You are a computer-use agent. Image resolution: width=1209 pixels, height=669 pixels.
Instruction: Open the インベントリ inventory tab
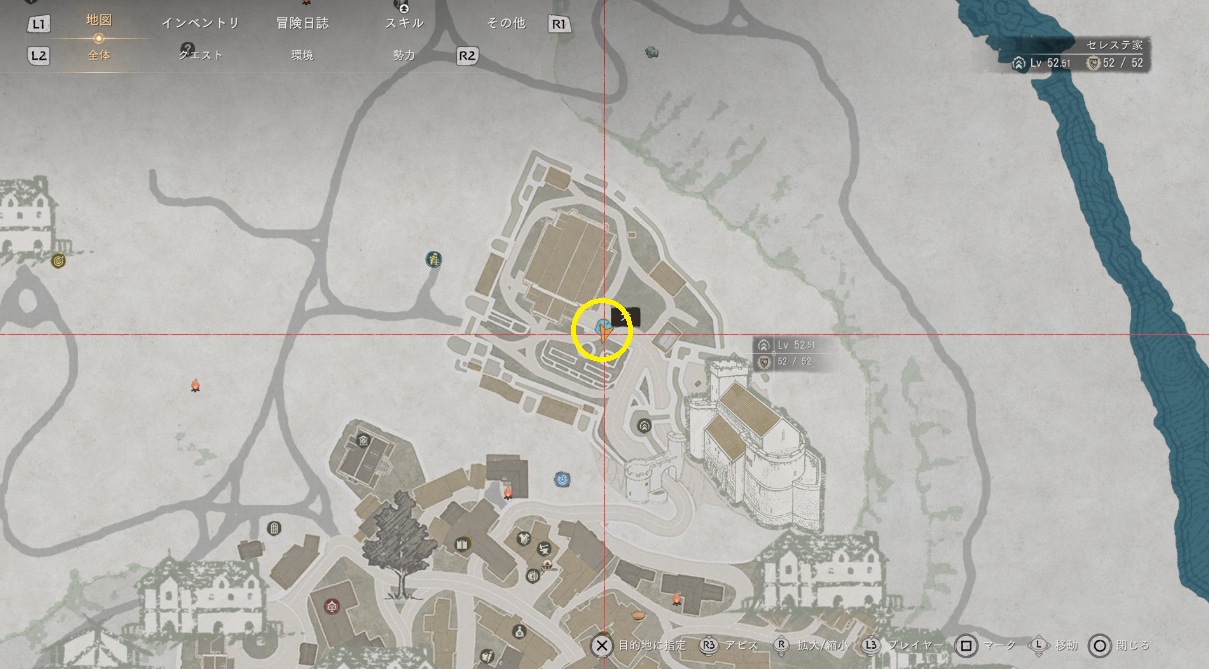click(x=200, y=23)
